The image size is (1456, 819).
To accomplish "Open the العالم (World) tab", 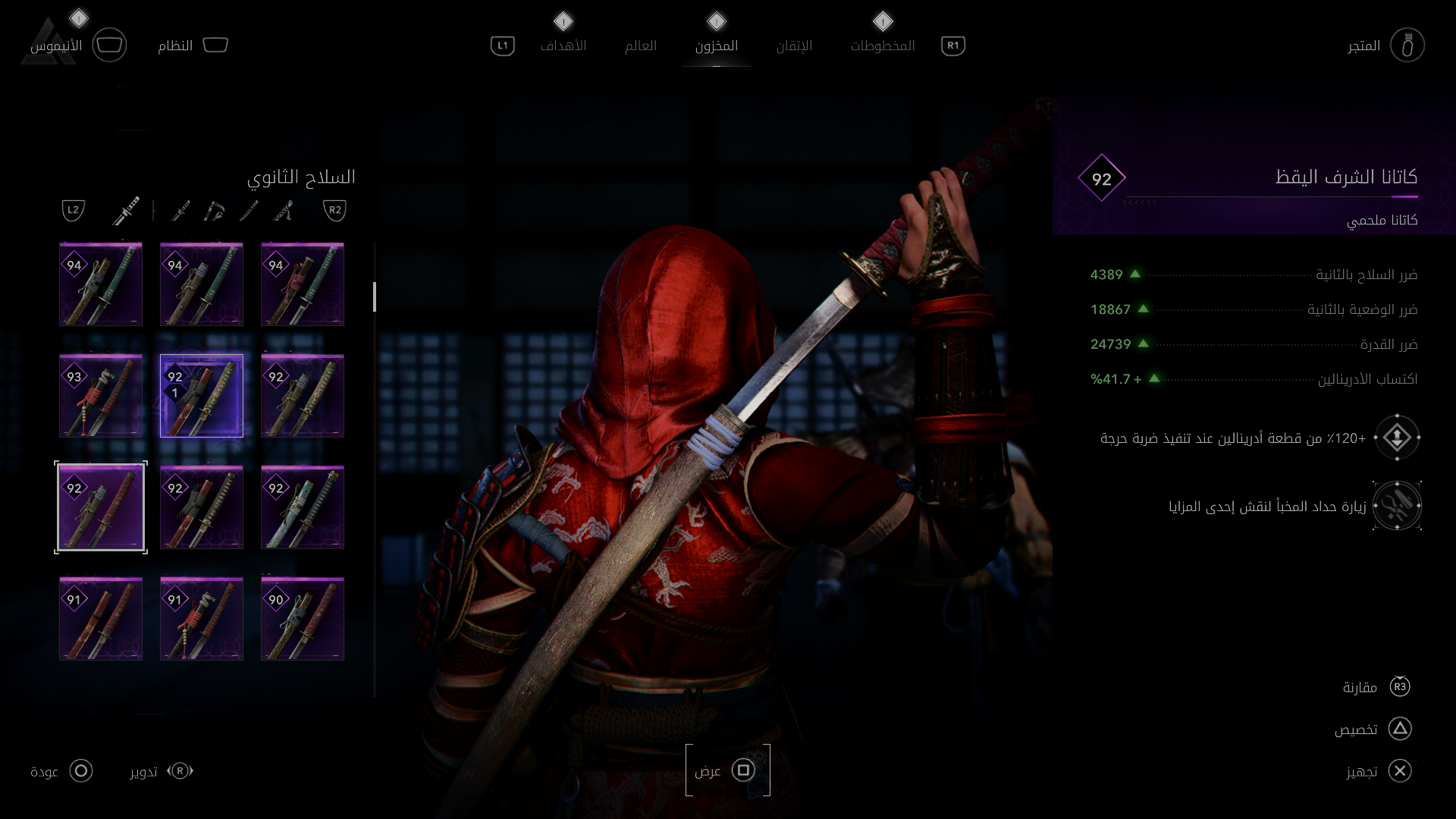I will pos(641,45).
